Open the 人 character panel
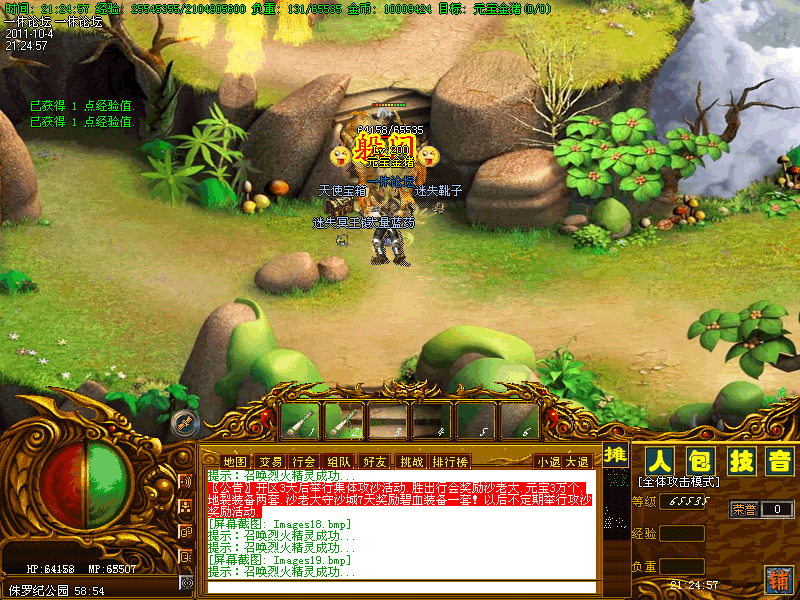Viewport: 800px width, 600px height. [x=657, y=461]
